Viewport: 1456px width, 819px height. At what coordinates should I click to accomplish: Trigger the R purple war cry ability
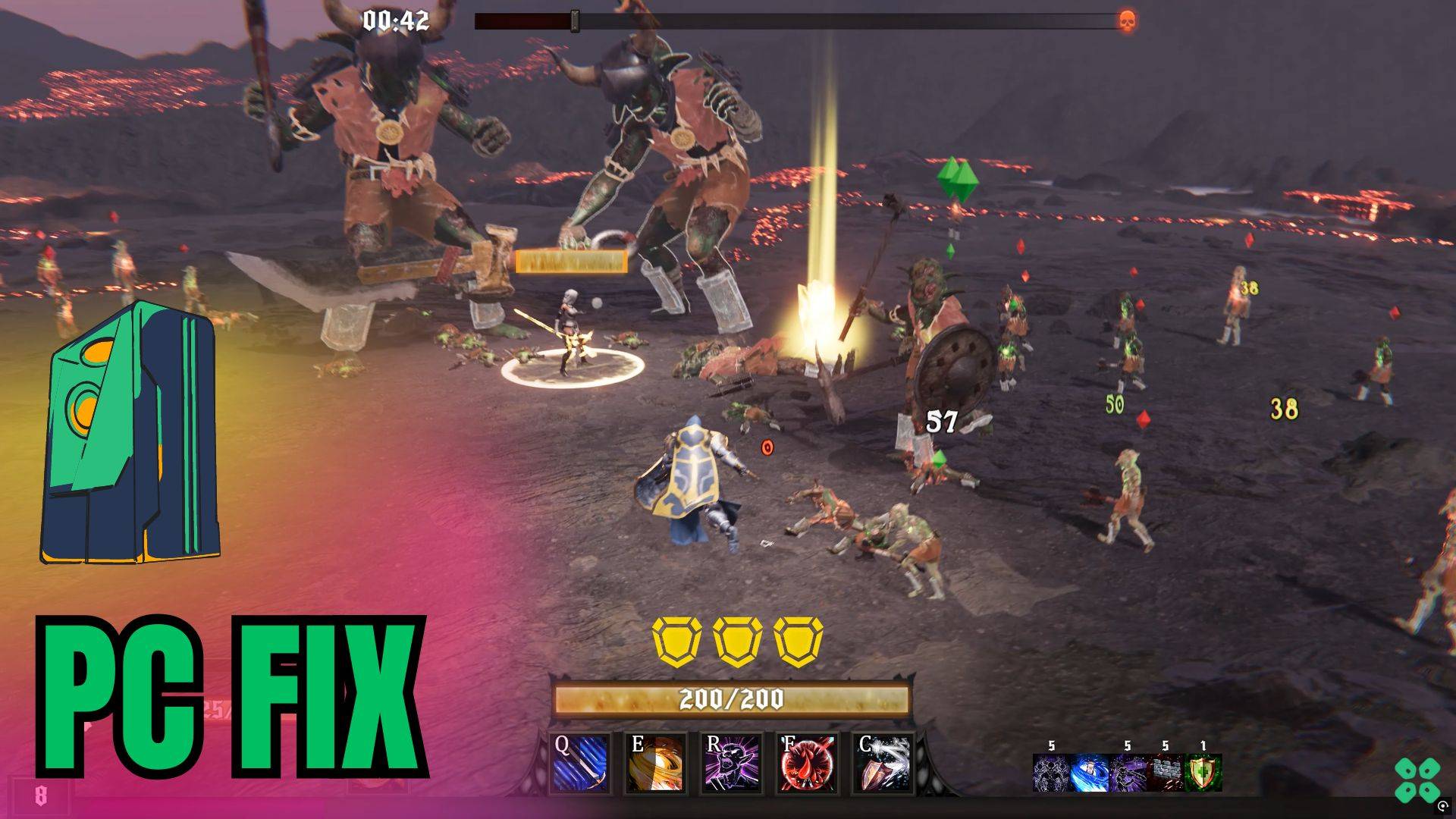(732, 763)
